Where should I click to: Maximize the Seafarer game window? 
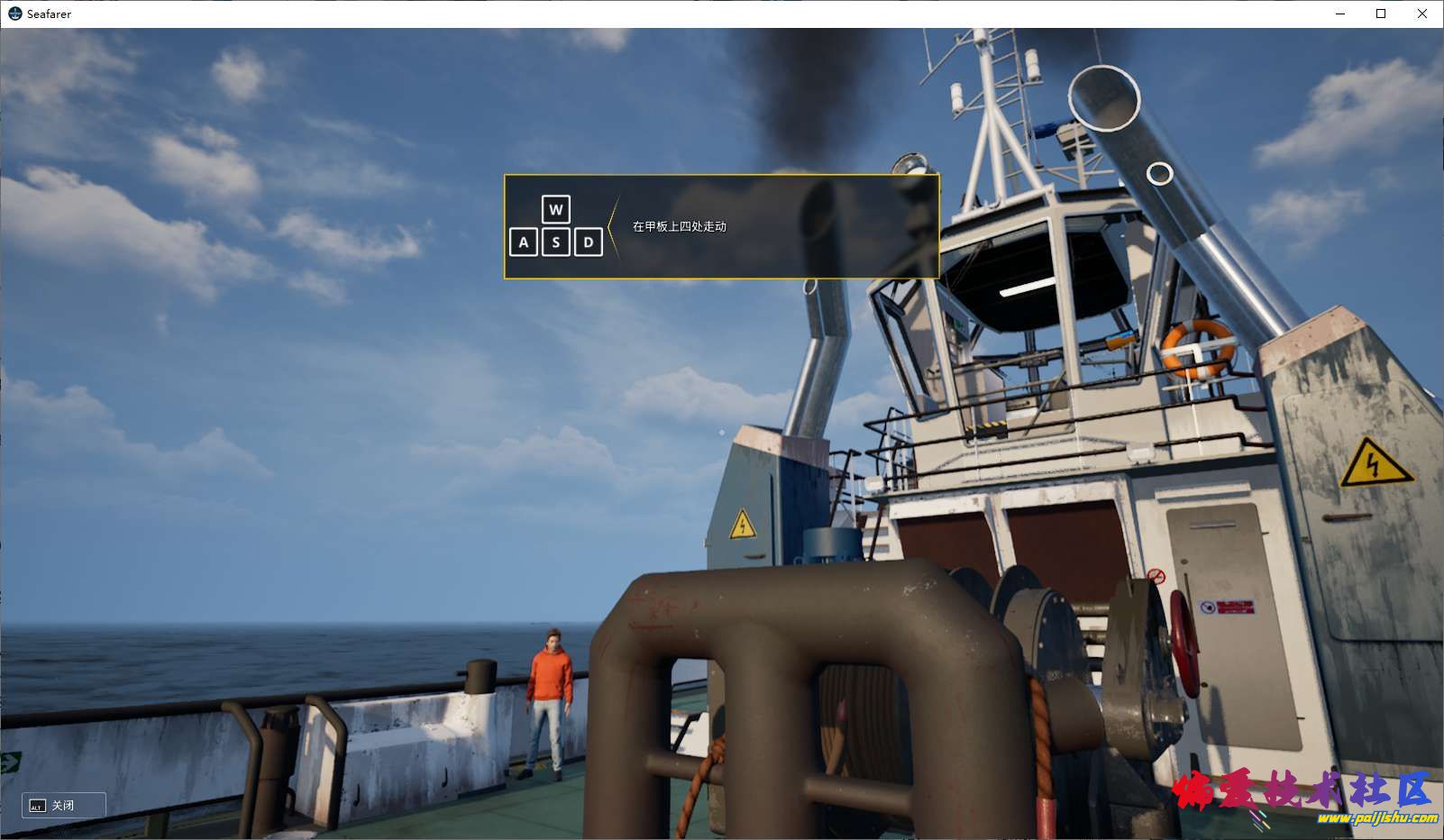(x=1381, y=14)
